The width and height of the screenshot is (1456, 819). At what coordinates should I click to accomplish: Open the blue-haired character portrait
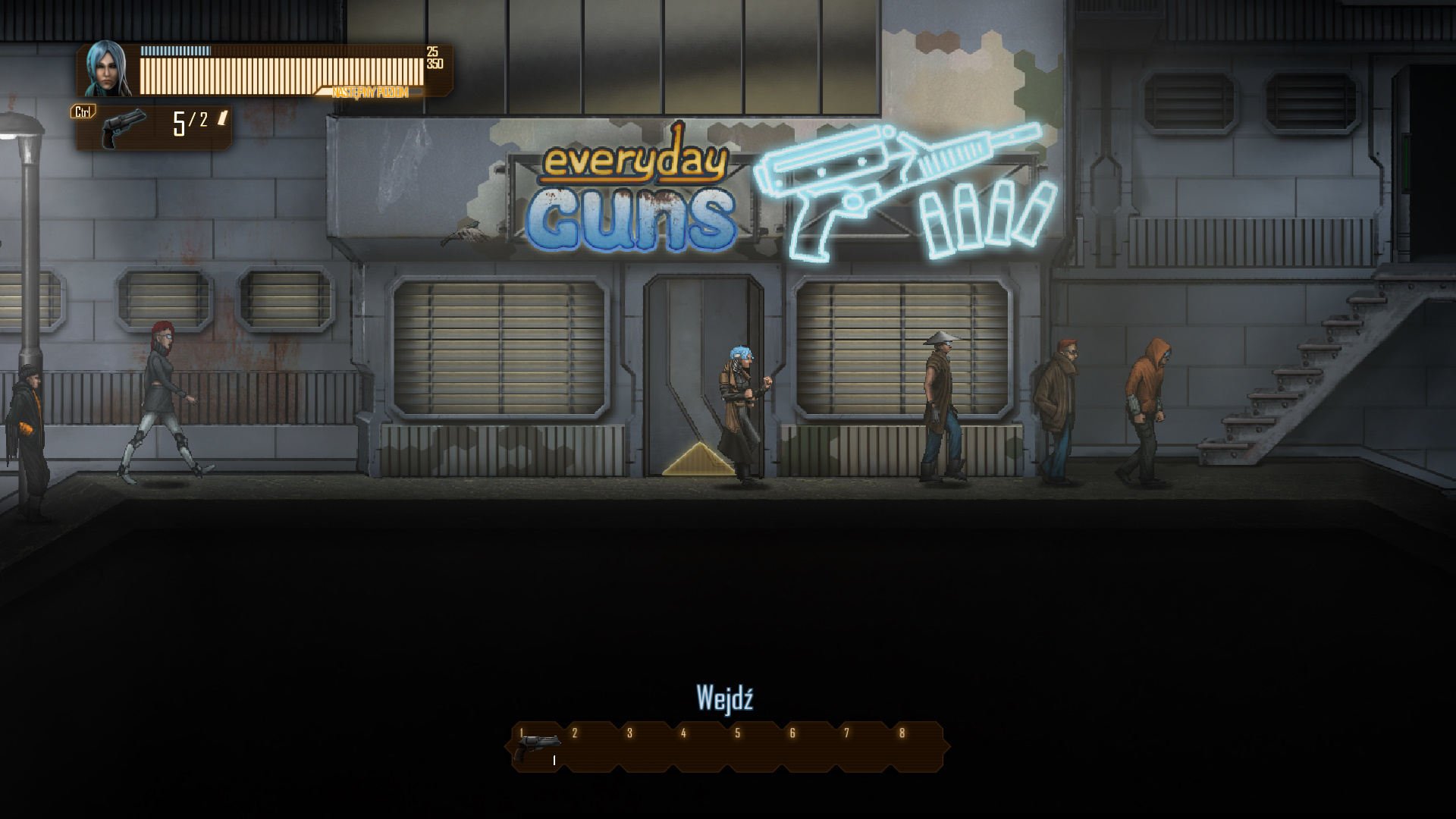[x=106, y=69]
